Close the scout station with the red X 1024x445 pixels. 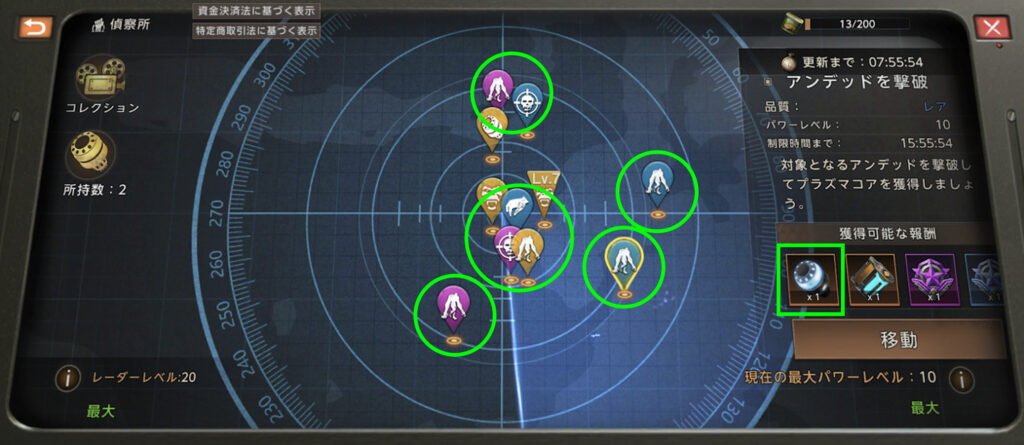click(993, 28)
